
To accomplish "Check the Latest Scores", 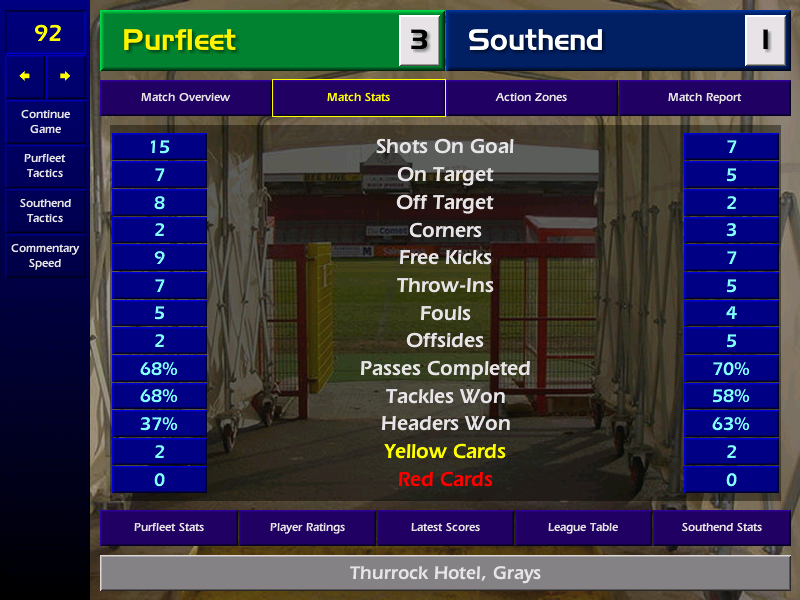I will (445, 527).
